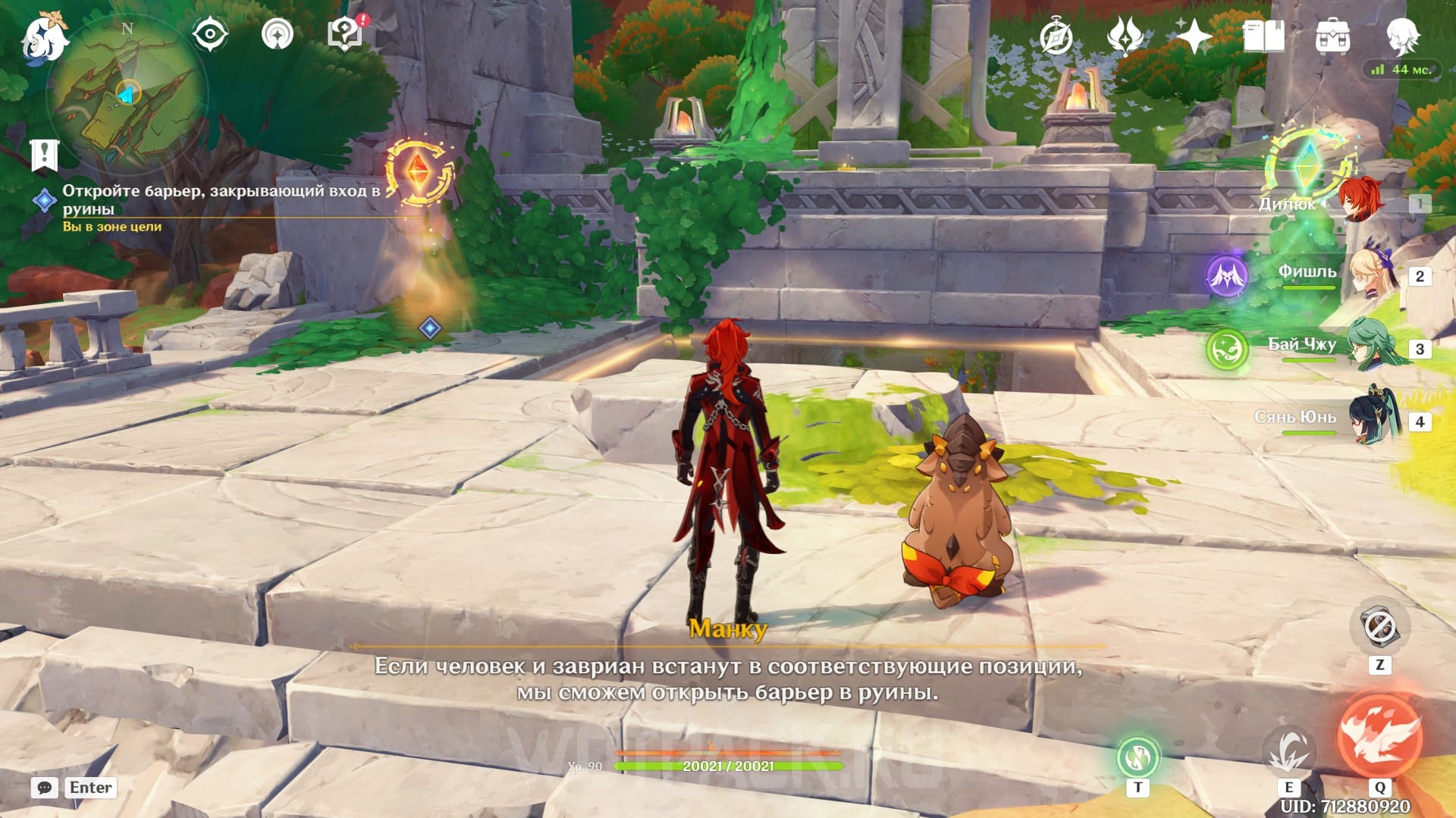The width and height of the screenshot is (1456, 818).
Task: Open the adventurer handbook book icon
Action: (1263, 36)
